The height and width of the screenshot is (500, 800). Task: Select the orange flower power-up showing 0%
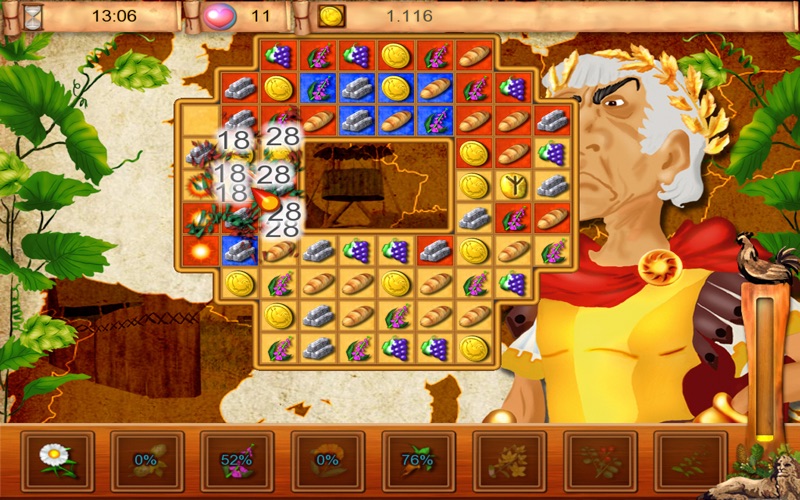point(328,461)
